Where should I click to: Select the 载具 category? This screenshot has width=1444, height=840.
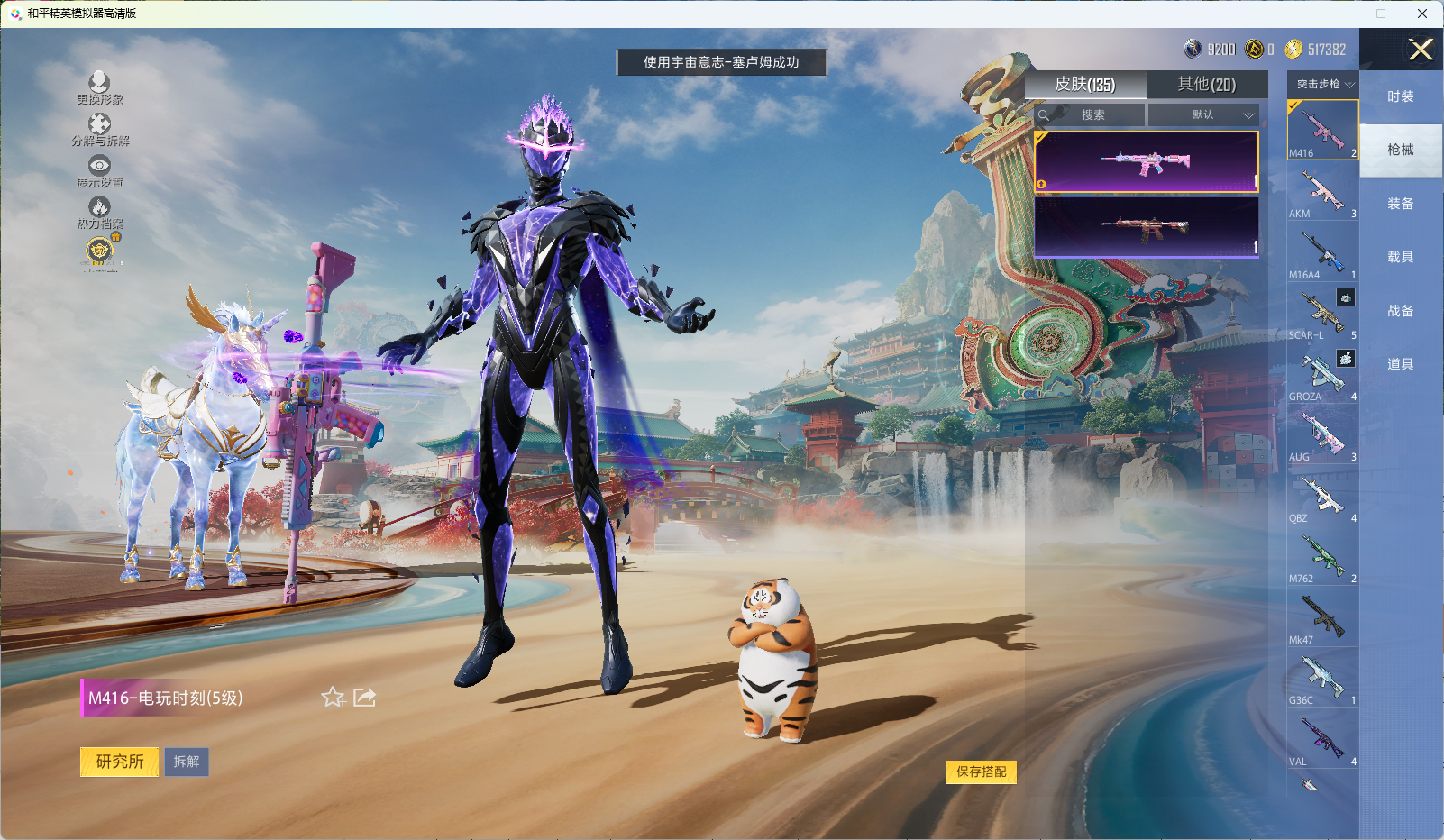pos(1400,257)
